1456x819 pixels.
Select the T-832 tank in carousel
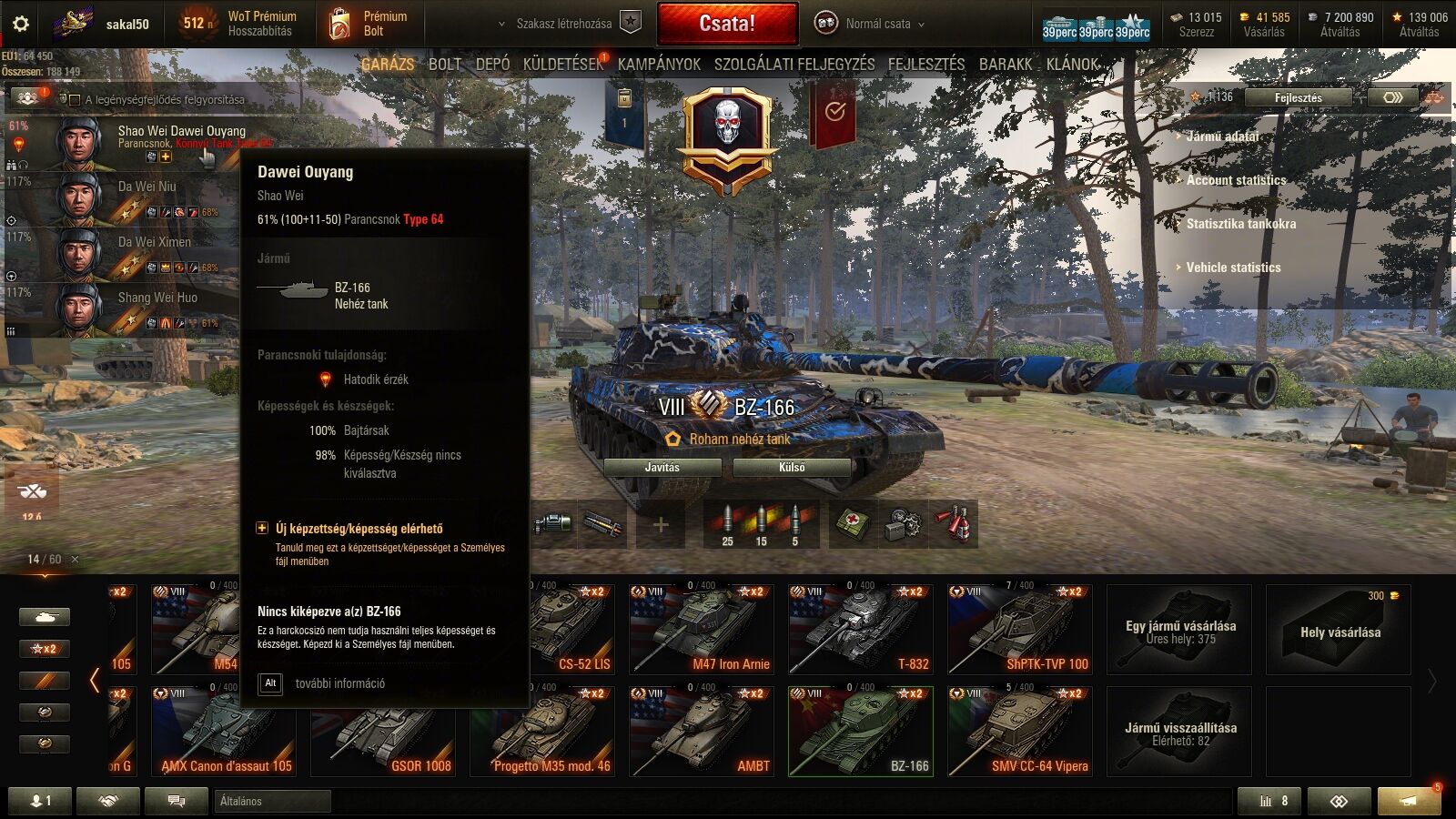click(859, 629)
